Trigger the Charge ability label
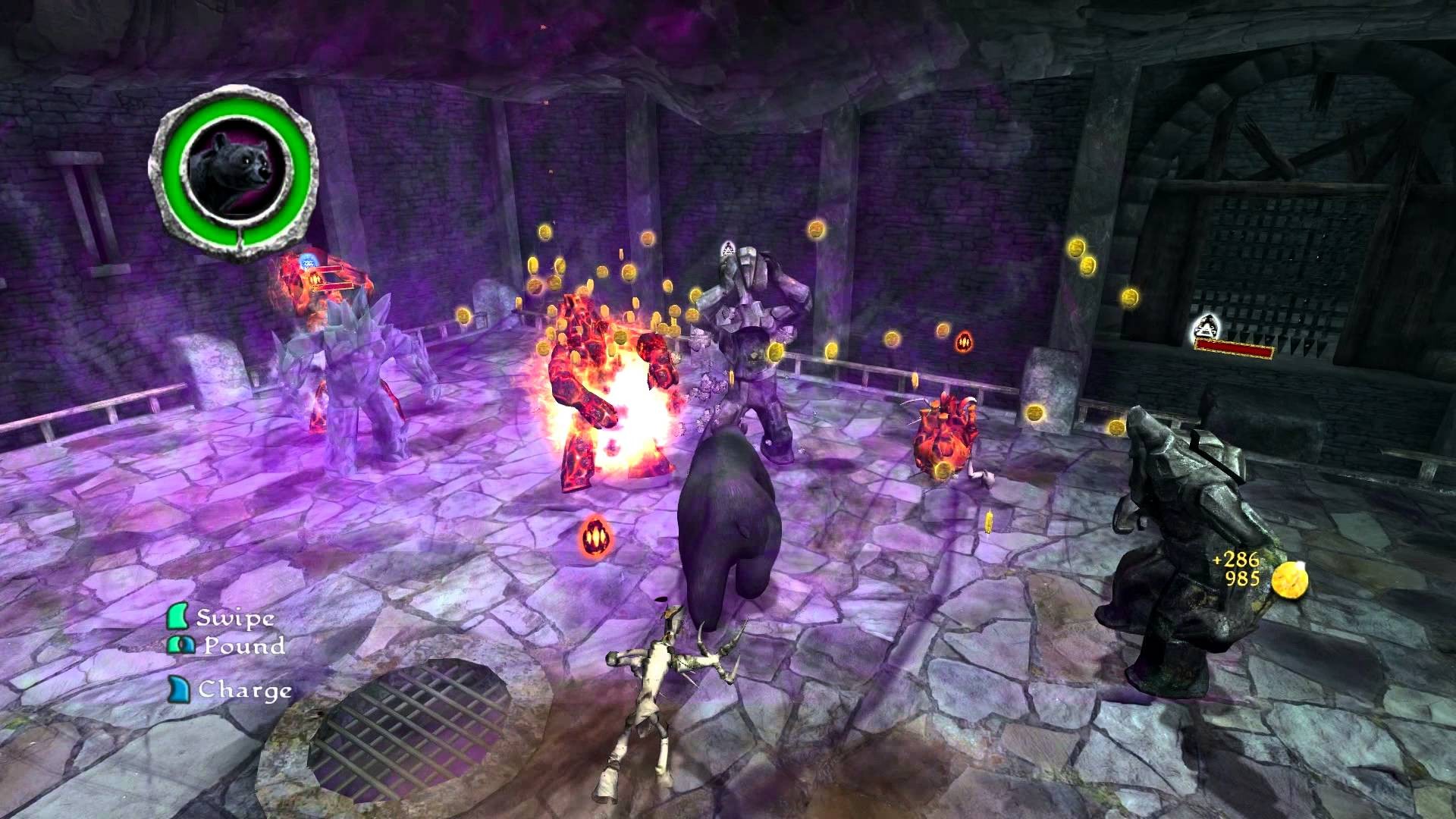The width and height of the screenshot is (1456, 819). [x=244, y=690]
